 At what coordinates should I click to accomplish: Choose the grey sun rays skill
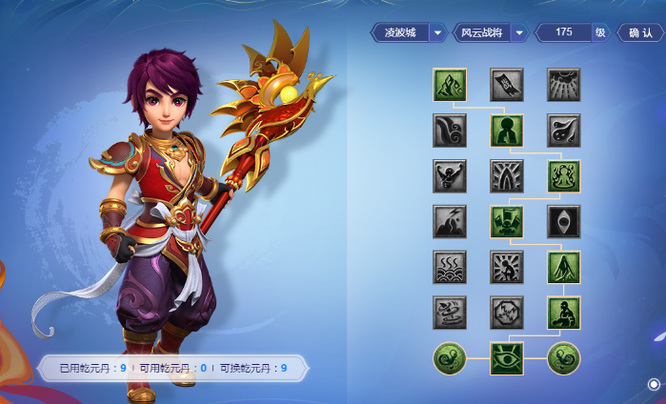pyautogui.click(x=563, y=85)
